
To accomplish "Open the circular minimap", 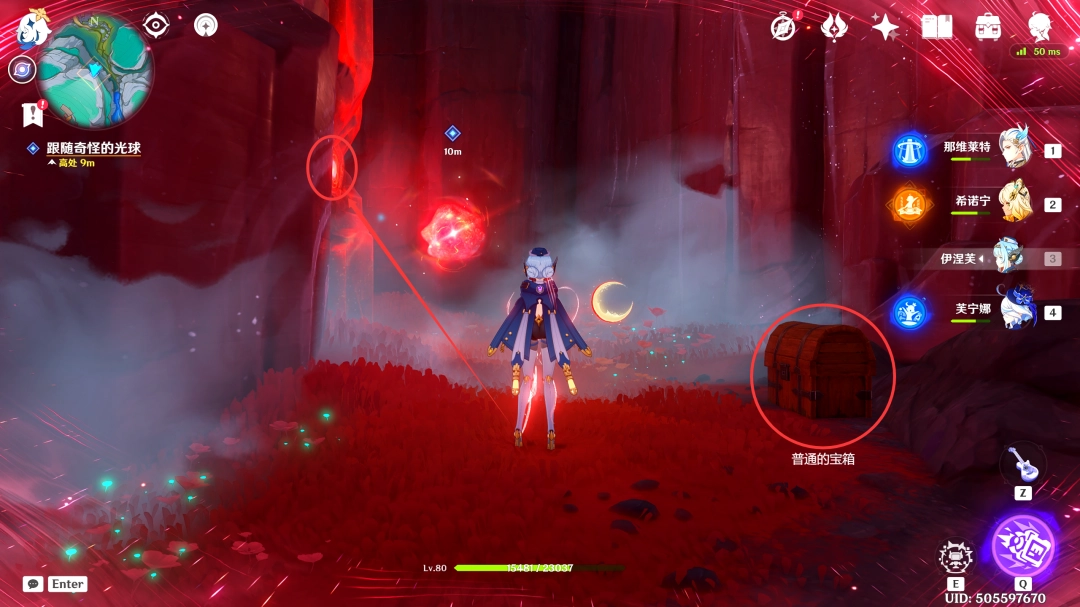I will click(x=95, y=70).
